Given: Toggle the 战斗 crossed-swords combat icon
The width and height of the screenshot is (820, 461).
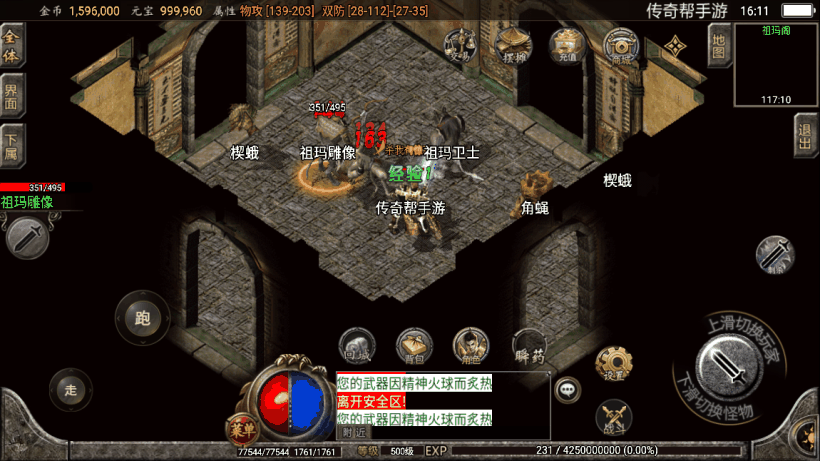Looking at the screenshot, I should pyautogui.click(x=614, y=417).
